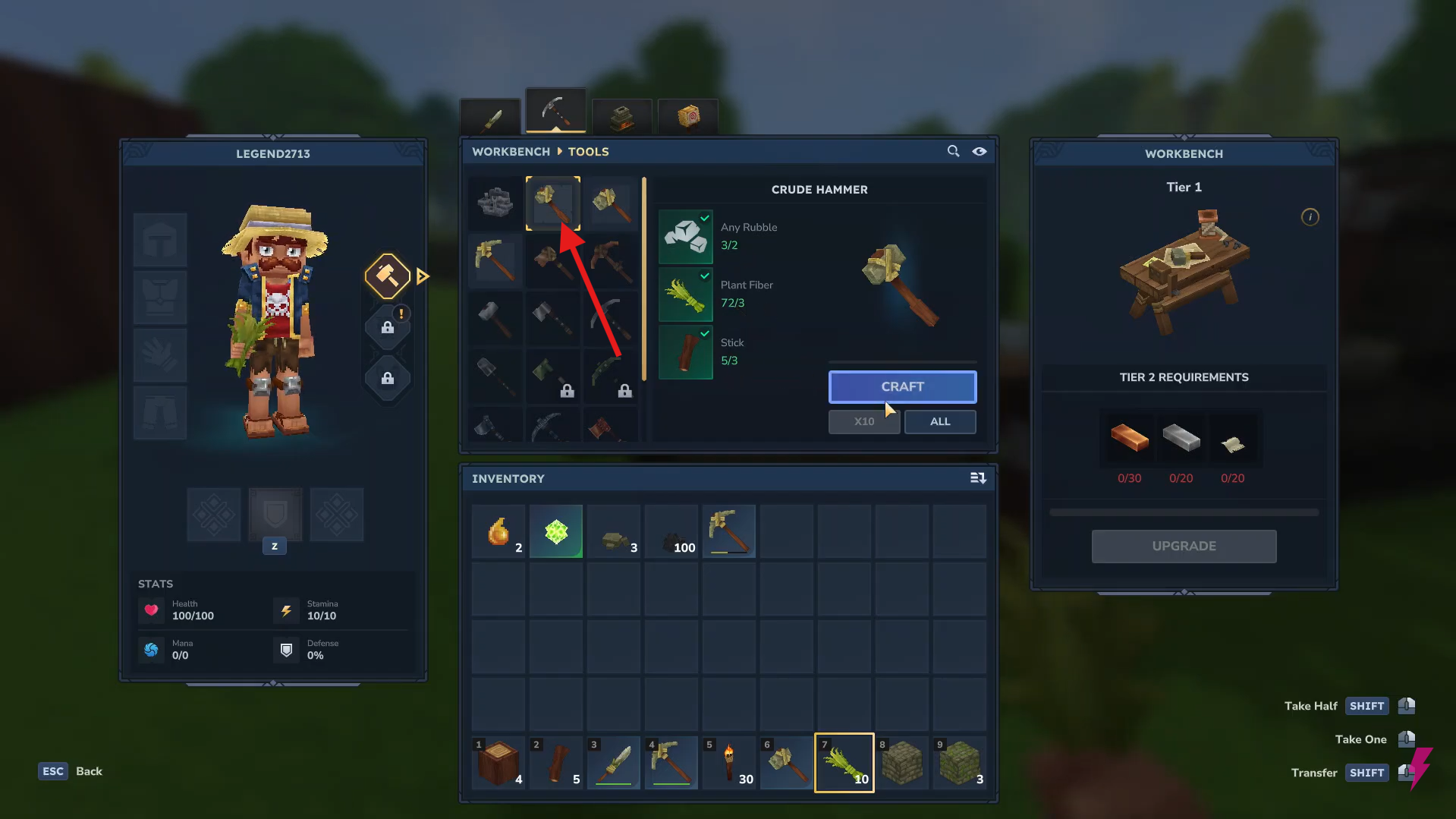This screenshot has height=819, width=1456.
Task: Select the Workbench recipe in the crafting grid
Action: point(495,203)
